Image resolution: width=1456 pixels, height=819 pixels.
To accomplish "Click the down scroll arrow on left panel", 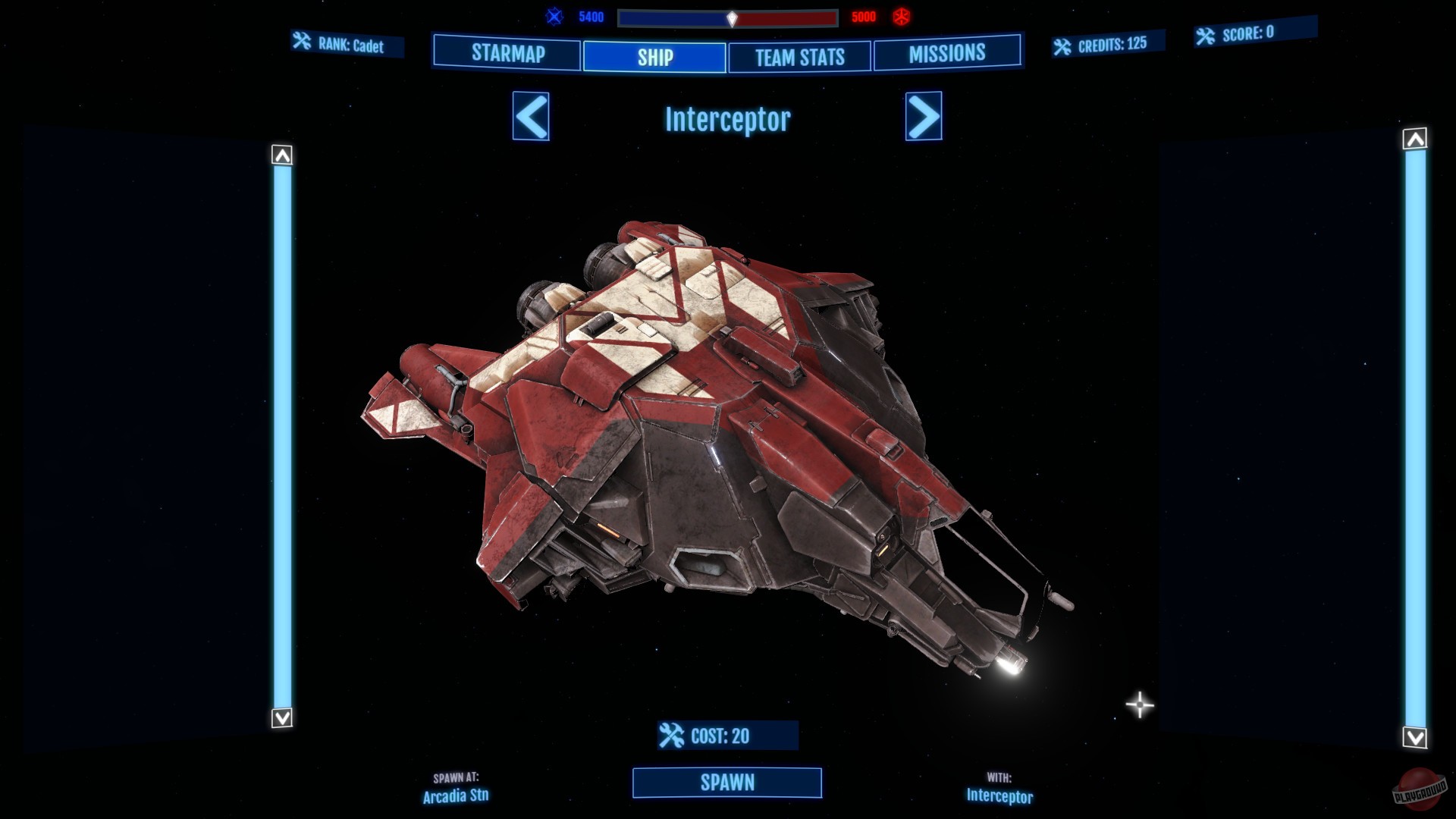I will [281, 717].
